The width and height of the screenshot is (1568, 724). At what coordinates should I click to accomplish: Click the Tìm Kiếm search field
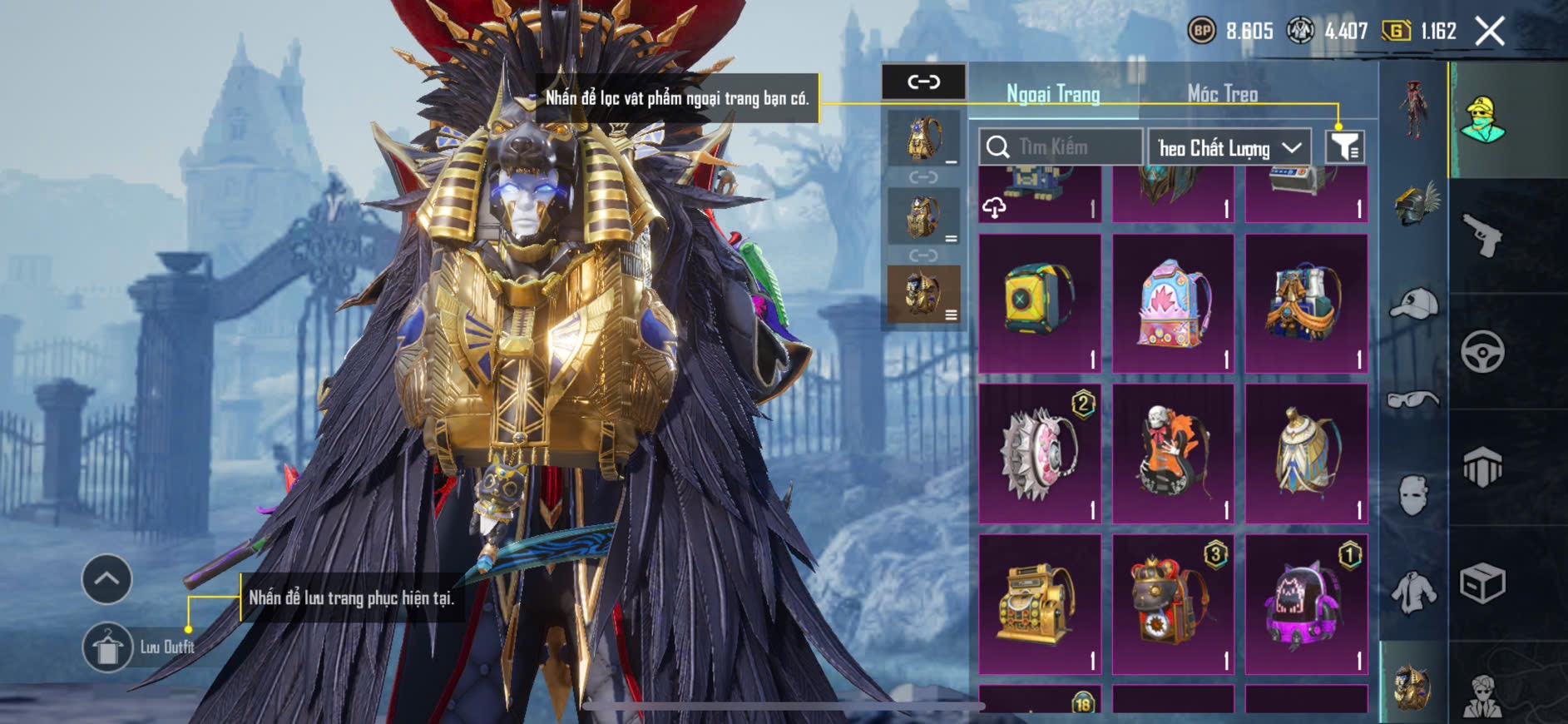(1060, 147)
